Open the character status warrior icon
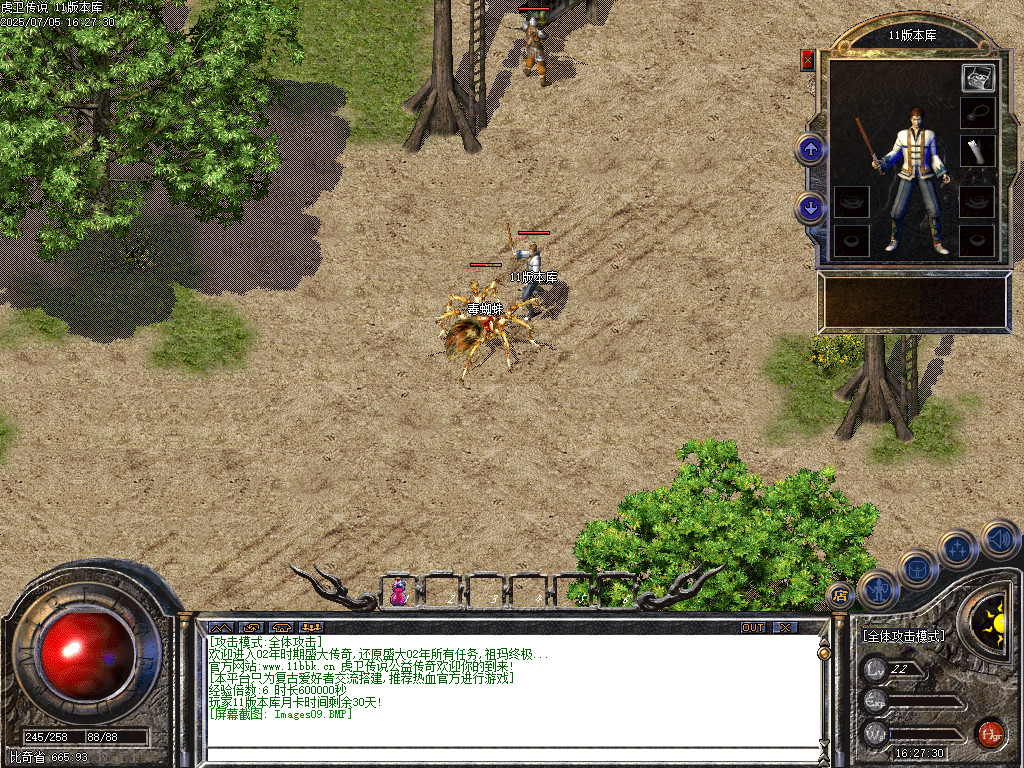The image size is (1024, 768). [x=877, y=589]
